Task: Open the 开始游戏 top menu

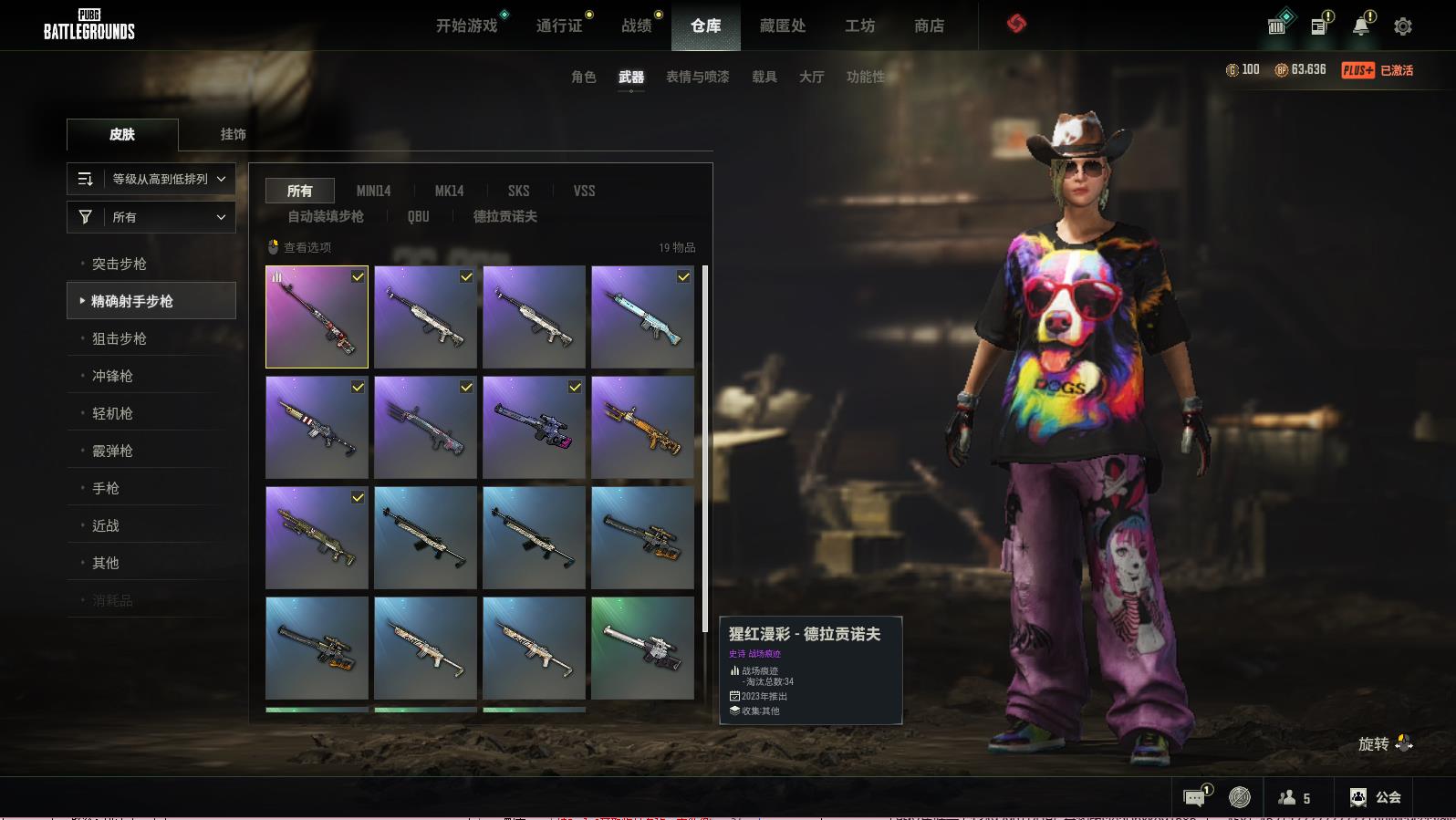Action: pos(466,26)
